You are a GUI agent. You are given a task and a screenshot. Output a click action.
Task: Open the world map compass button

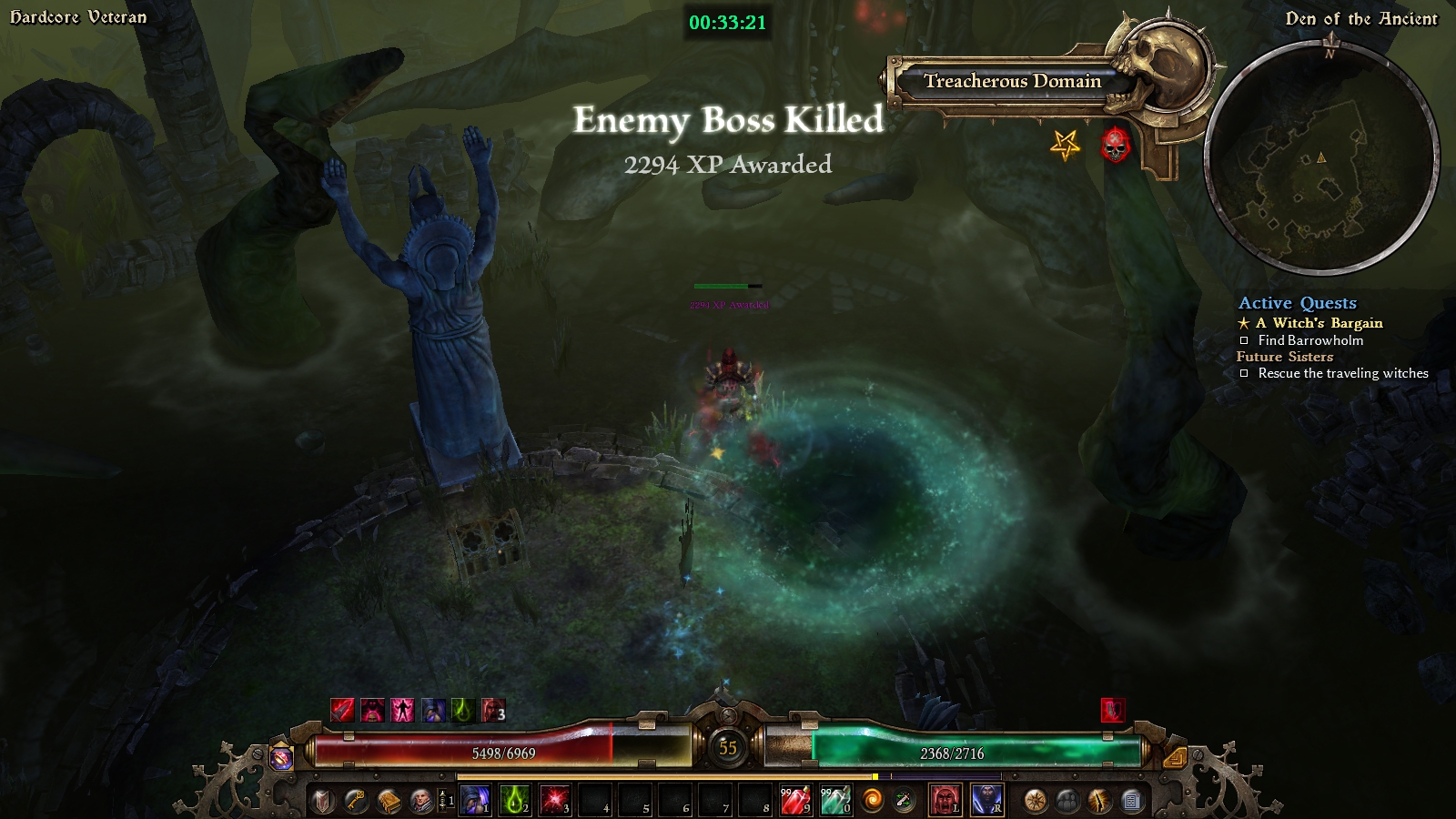[x=1035, y=801]
